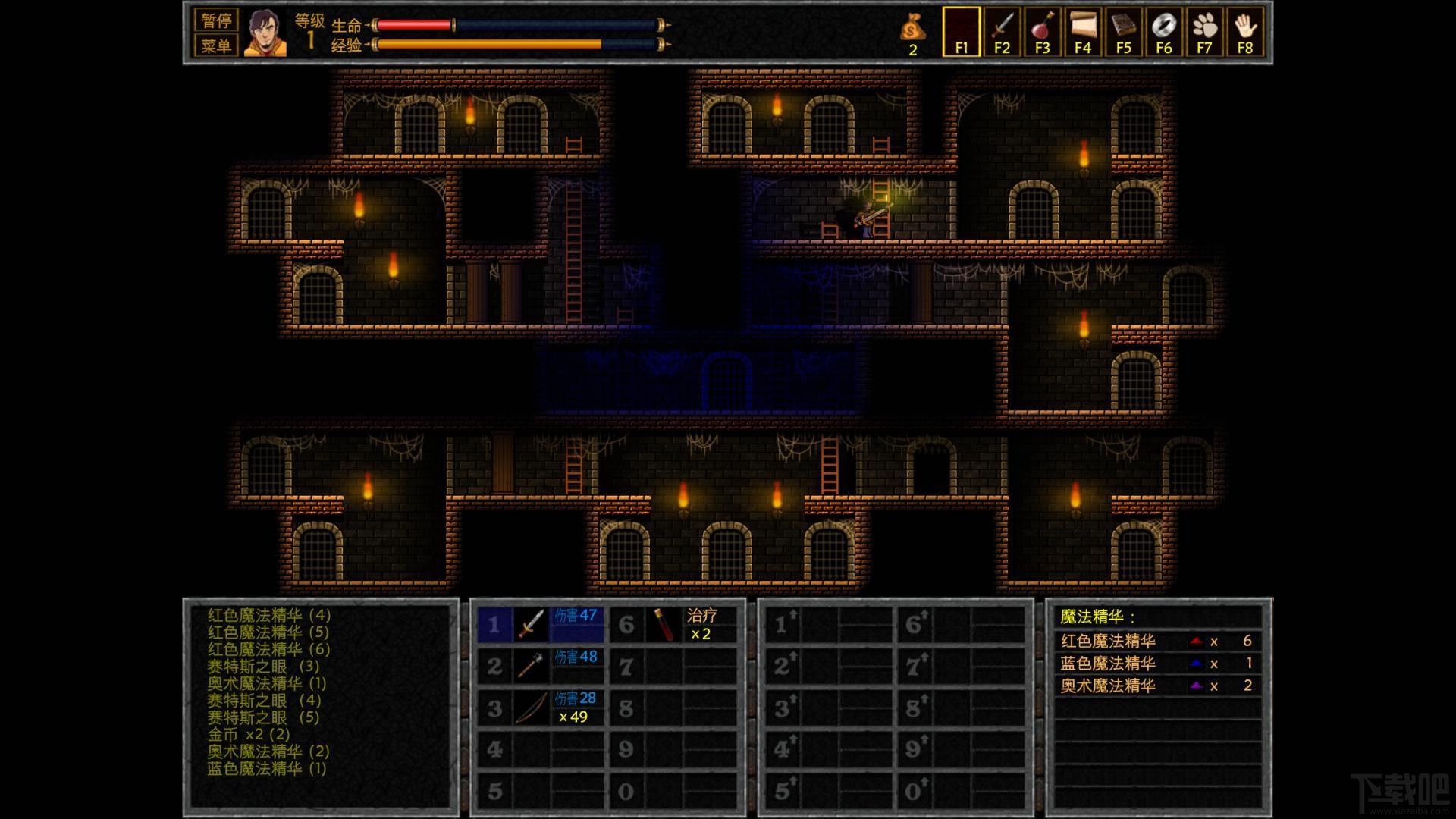Select the F8 hand tab
Screen dimensions: 1456x819
click(x=1244, y=33)
